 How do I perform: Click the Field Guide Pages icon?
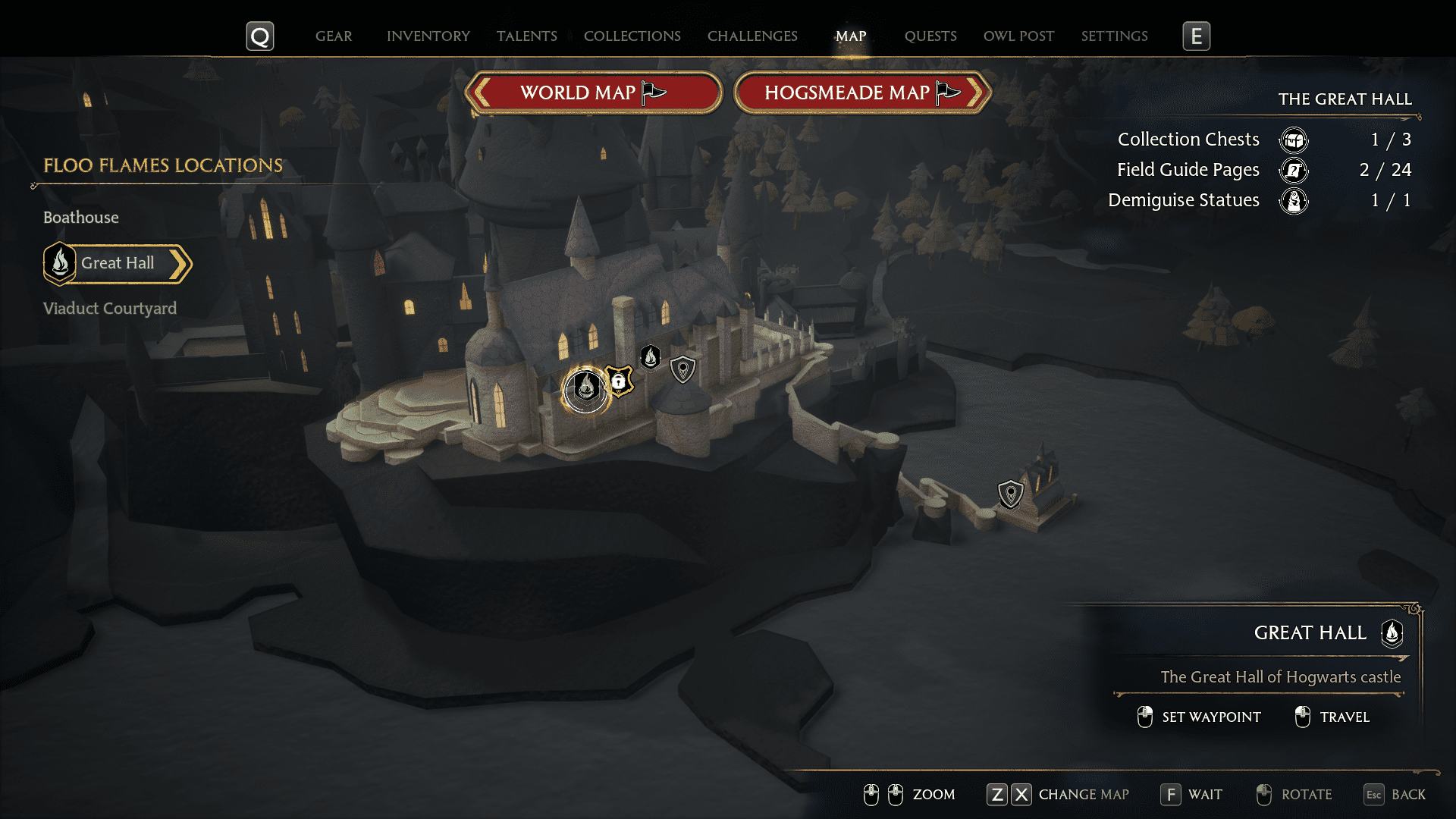[1294, 171]
